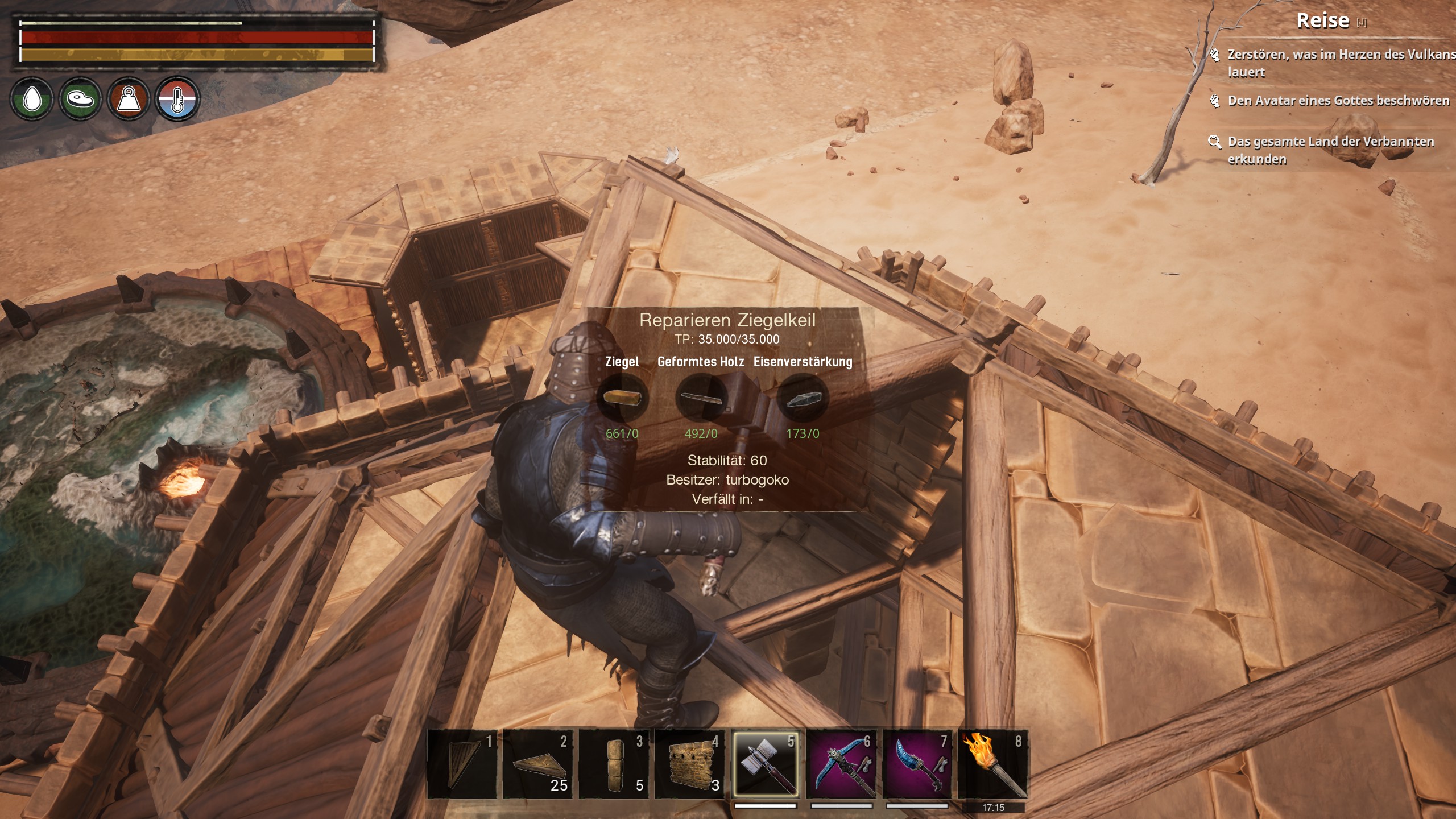Click the thirst water drop status icon
The width and height of the screenshot is (1456, 819).
(32, 100)
